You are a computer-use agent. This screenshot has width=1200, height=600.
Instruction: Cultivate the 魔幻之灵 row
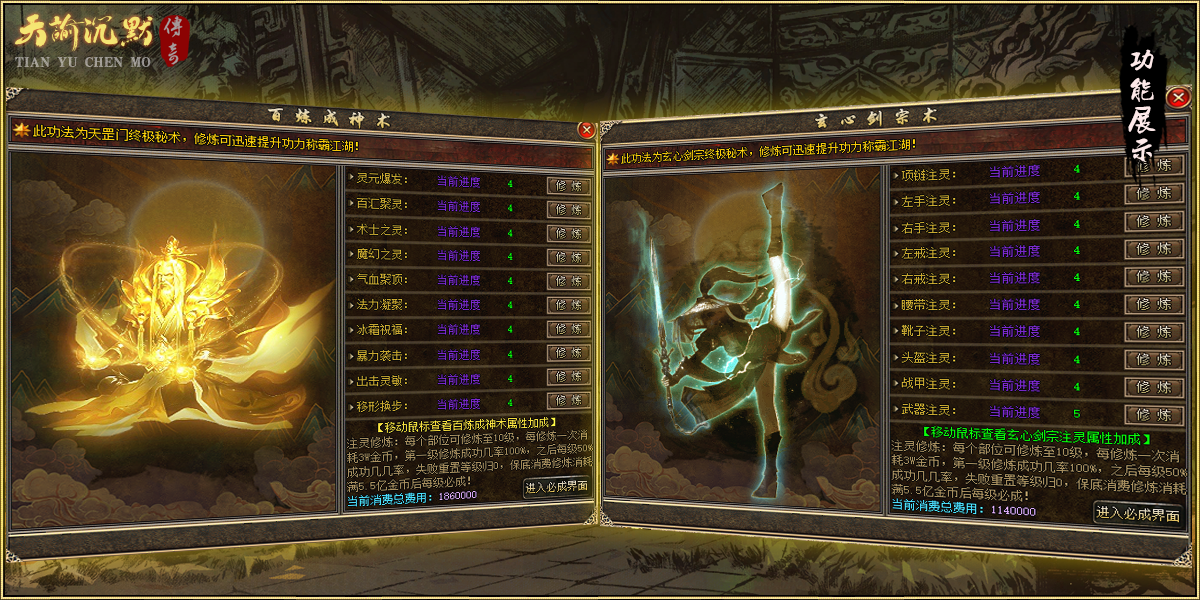(569, 258)
